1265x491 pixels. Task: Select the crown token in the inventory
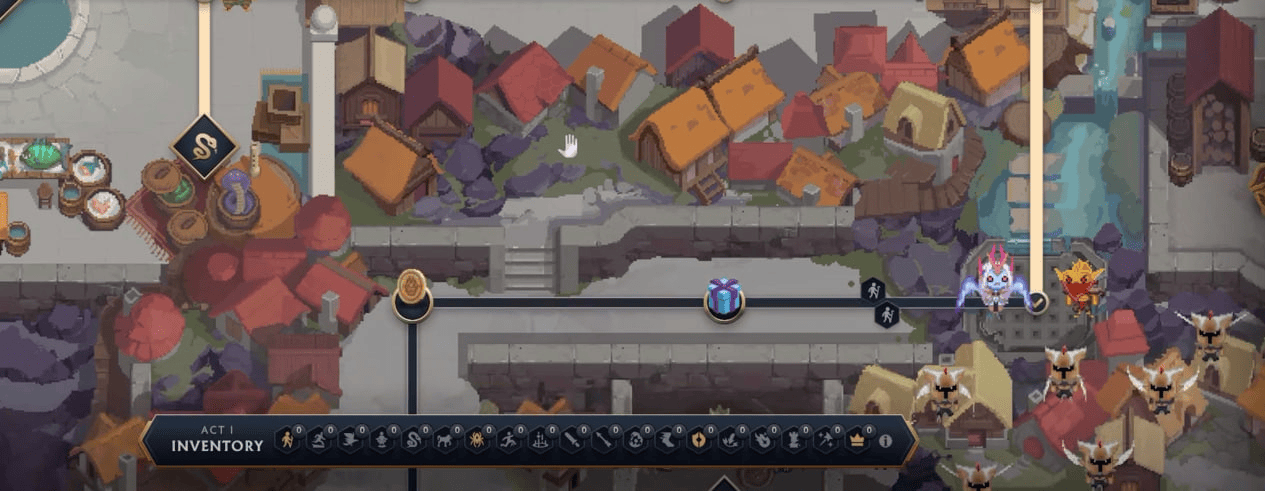click(x=857, y=441)
